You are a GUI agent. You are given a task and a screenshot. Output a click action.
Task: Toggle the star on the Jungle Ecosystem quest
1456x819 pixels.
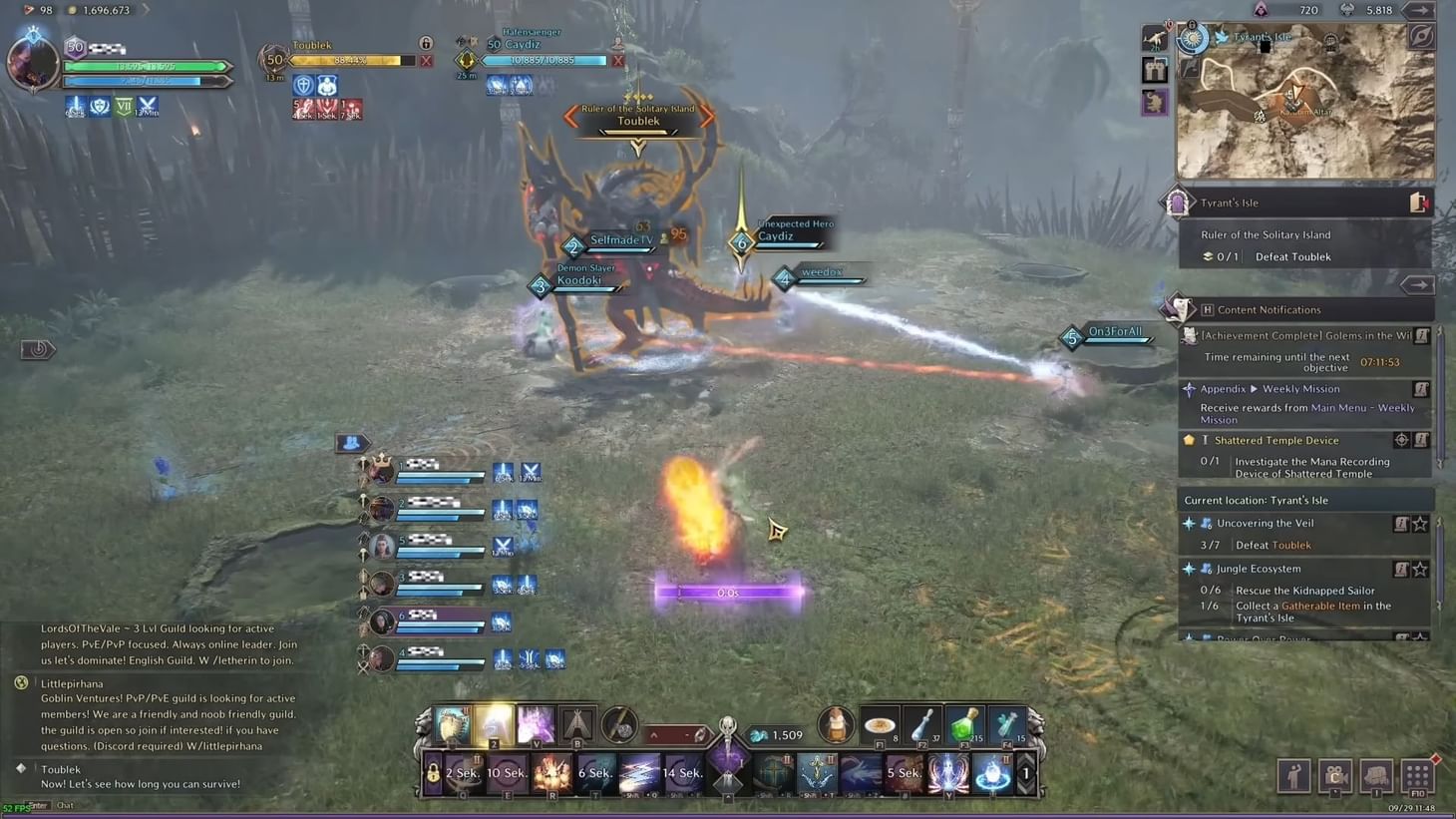(x=1420, y=569)
